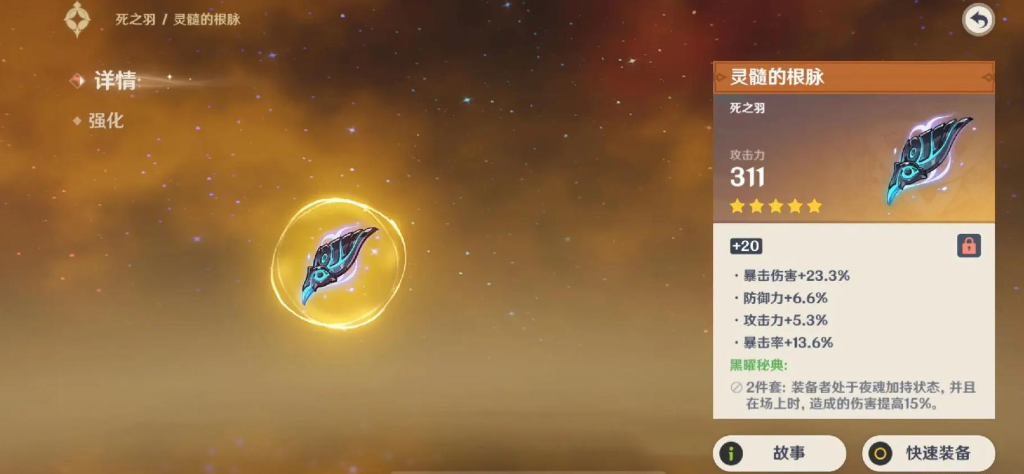1024x474 pixels.
Task: Choose 快速装备 quick equip
Action: tap(929, 453)
